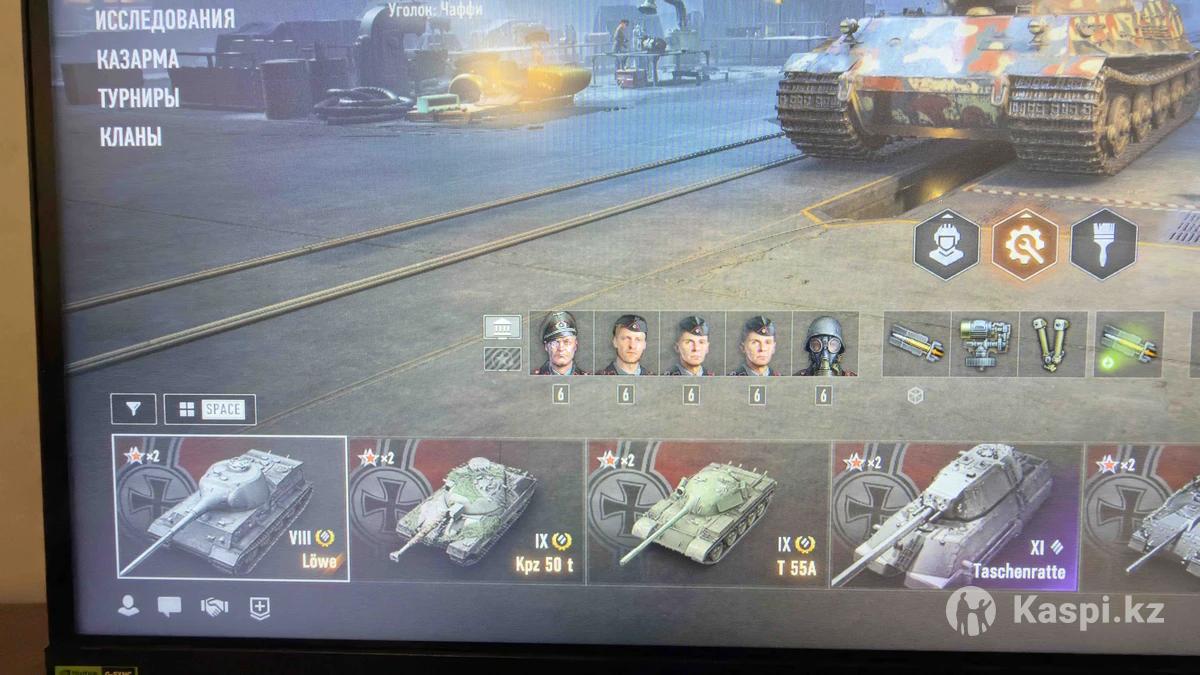The width and height of the screenshot is (1200, 675).
Task: Open the paintbrush customization hexagon
Action: click(x=1103, y=244)
